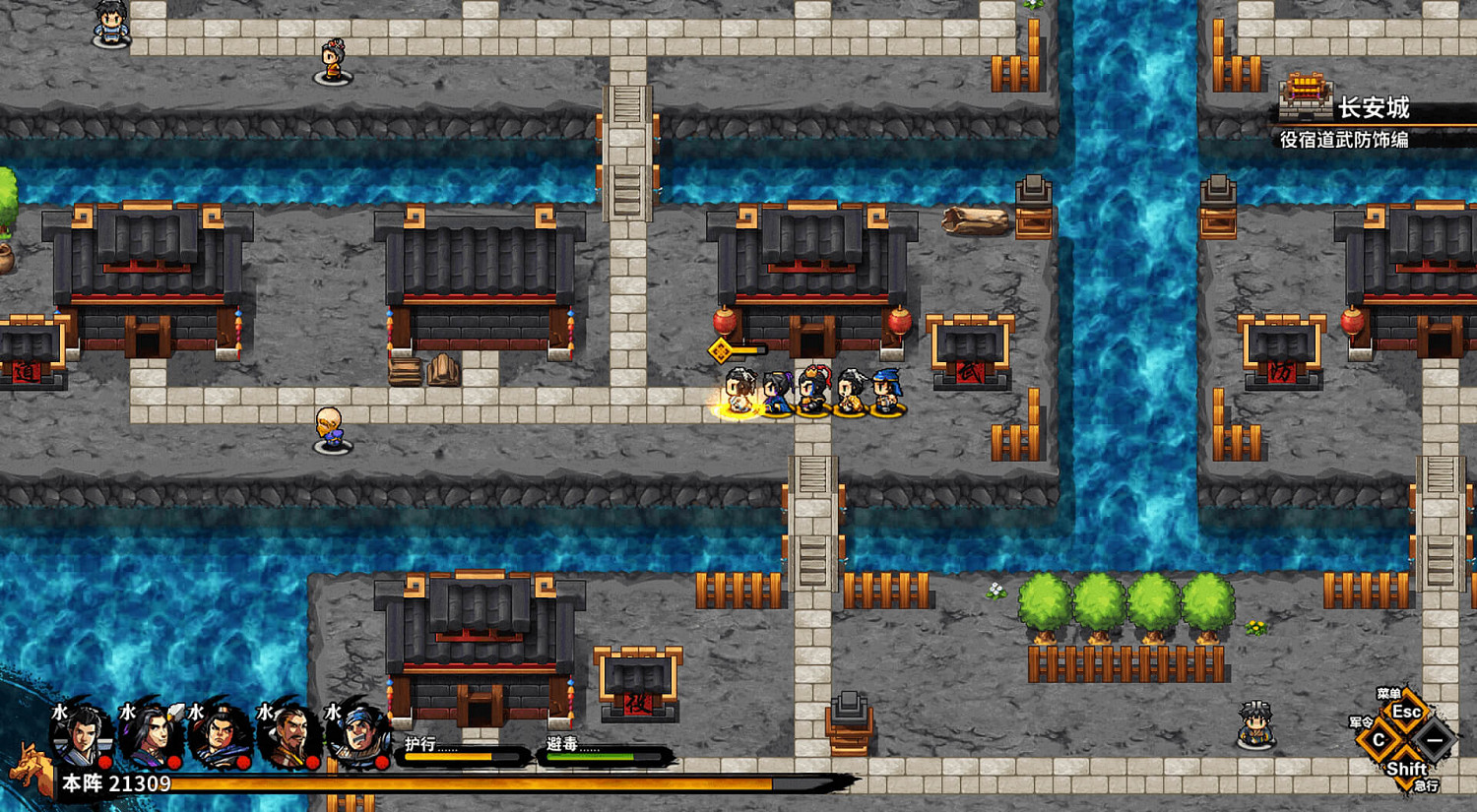Click the green 避毒 progress bar
This screenshot has width=1477, height=812.
591,758
